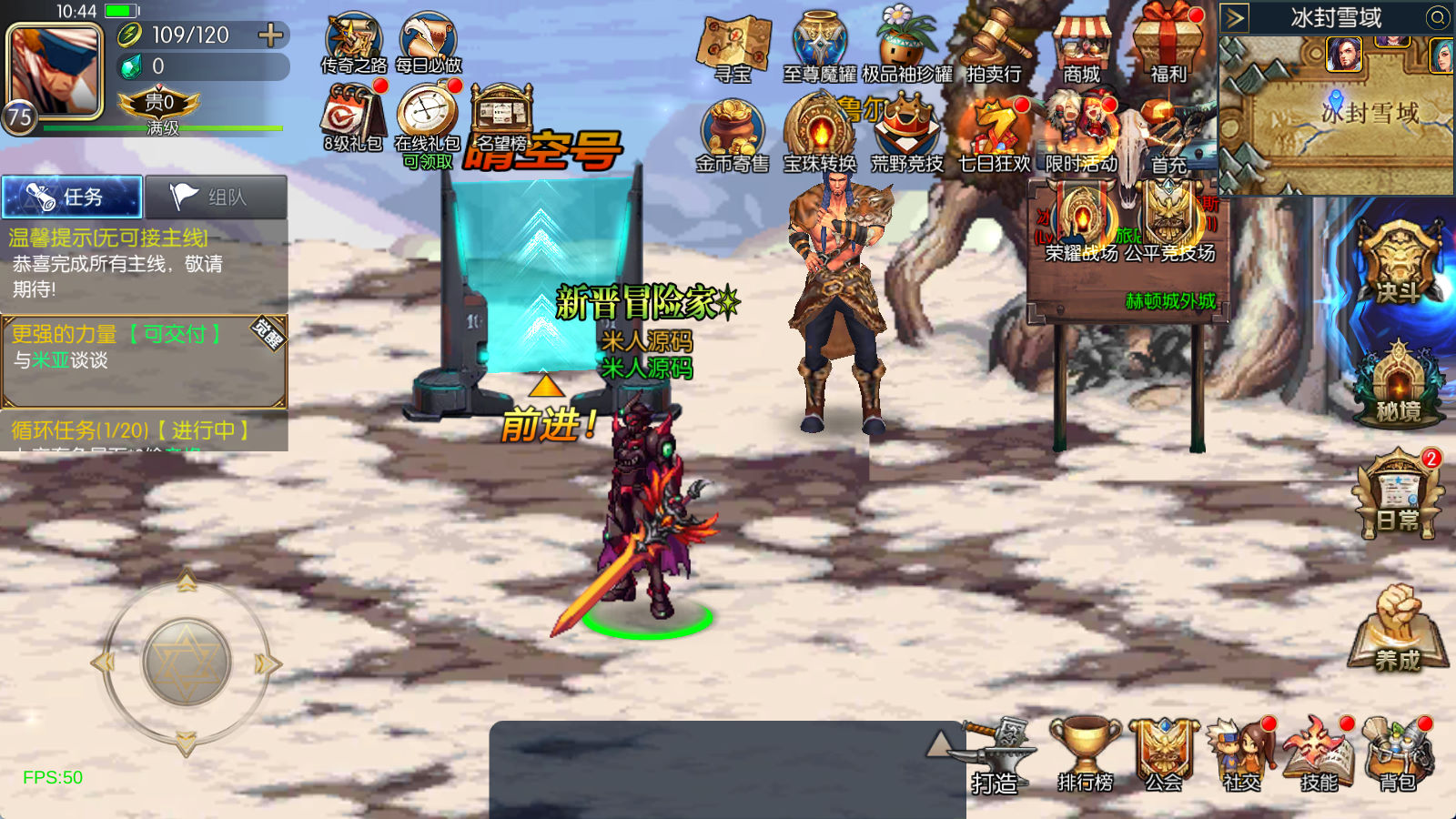The image size is (1456, 819).
Task: Enter the 秘境 secret realm
Action: click(1399, 387)
